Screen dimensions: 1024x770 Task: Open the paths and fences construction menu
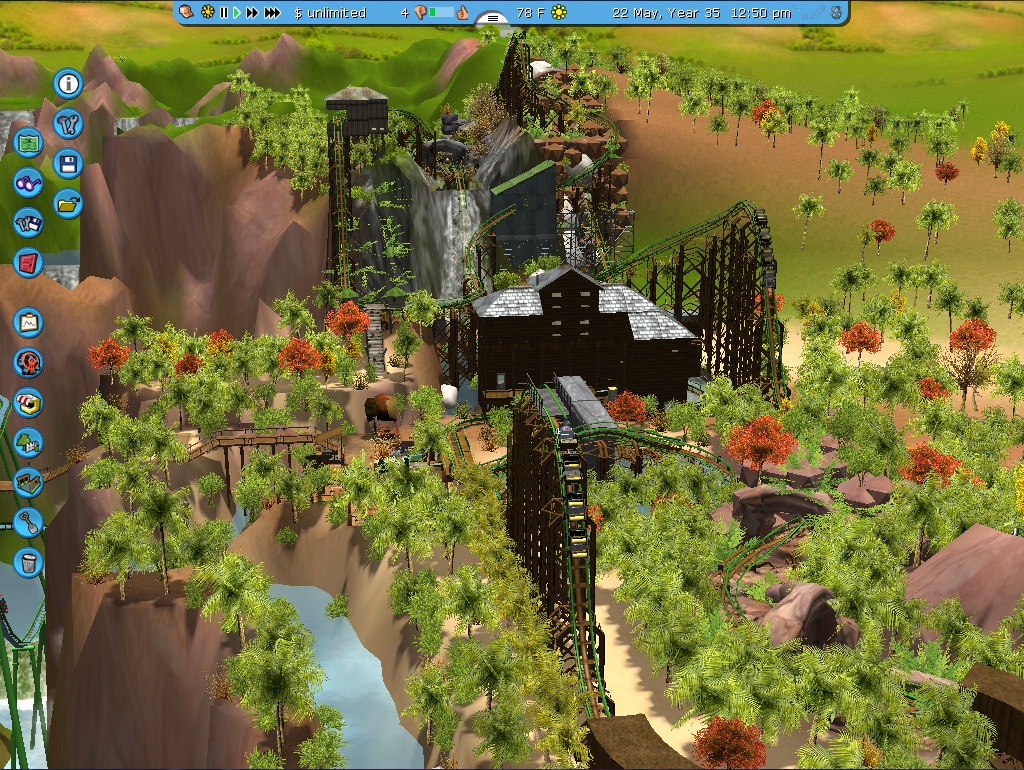point(28,481)
